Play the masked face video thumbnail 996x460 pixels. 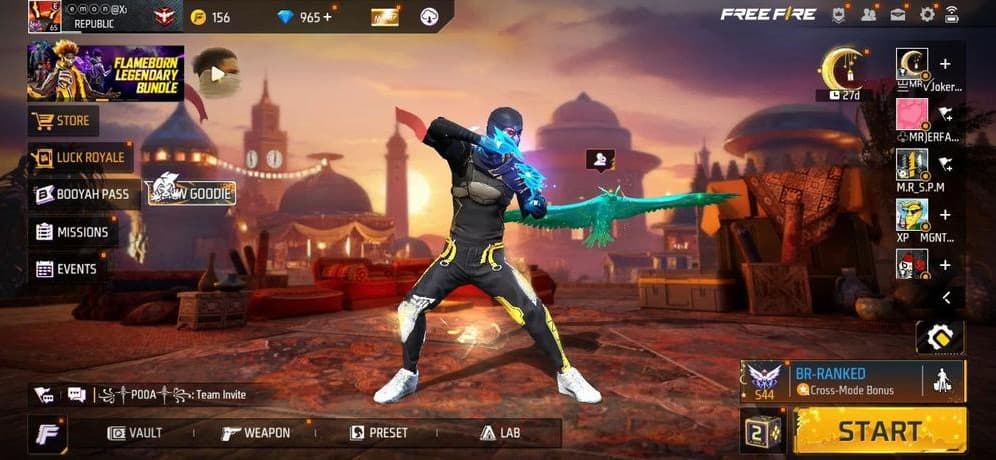216,71
